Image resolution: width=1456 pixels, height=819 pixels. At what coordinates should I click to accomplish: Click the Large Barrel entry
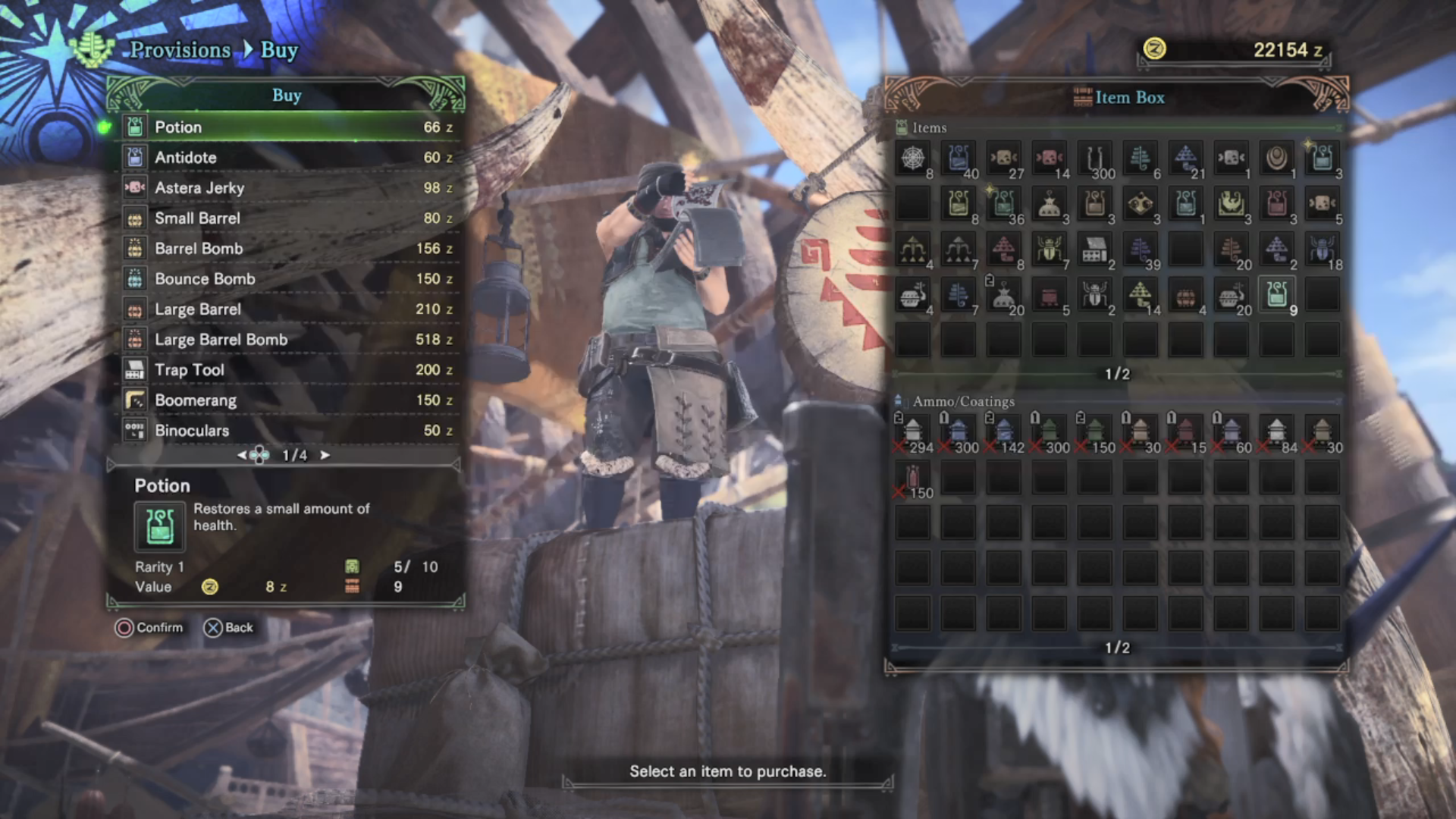click(288, 309)
